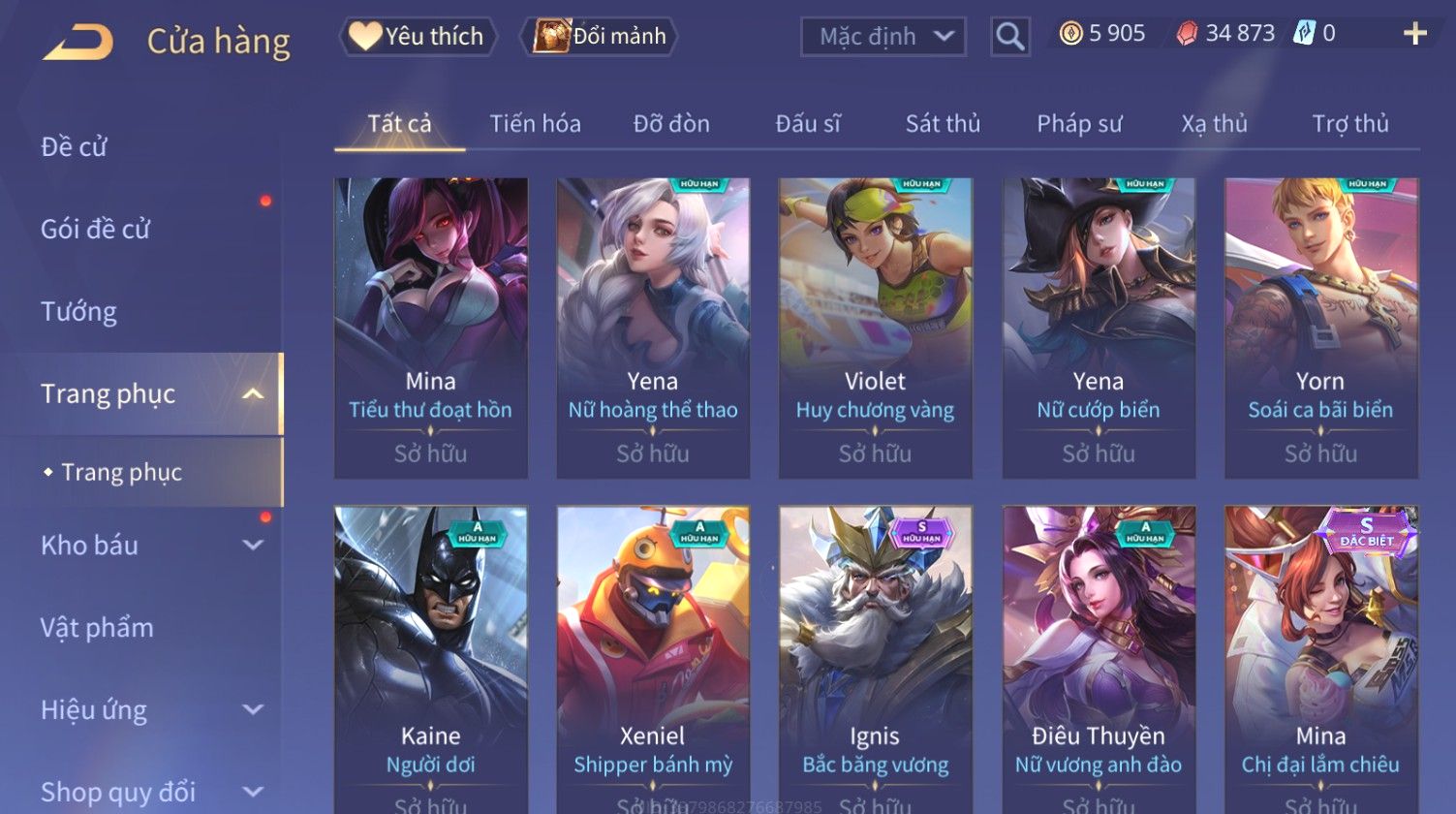This screenshot has width=1456, height=814.
Task: View the Ignis Bắc băng vương skin
Action: pos(875,659)
